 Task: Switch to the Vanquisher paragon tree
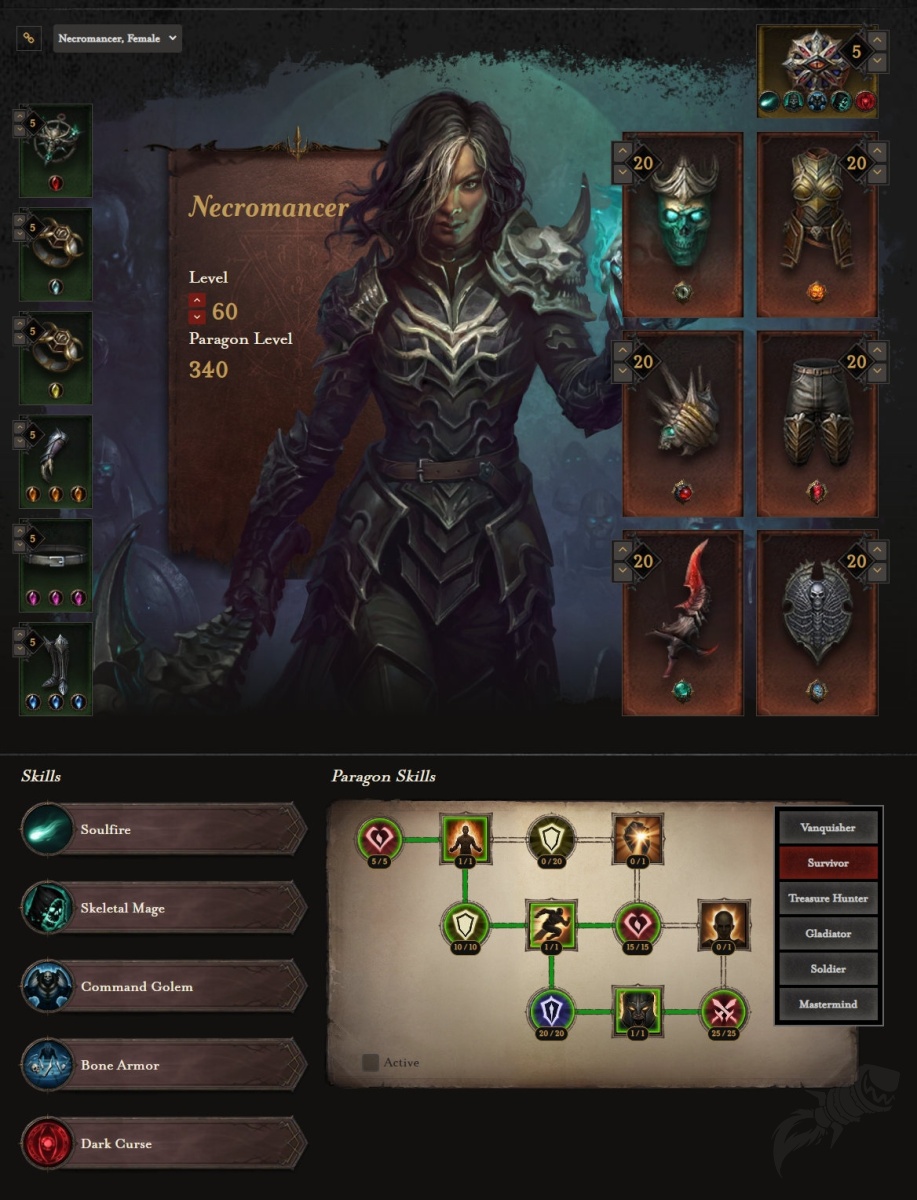[828, 828]
